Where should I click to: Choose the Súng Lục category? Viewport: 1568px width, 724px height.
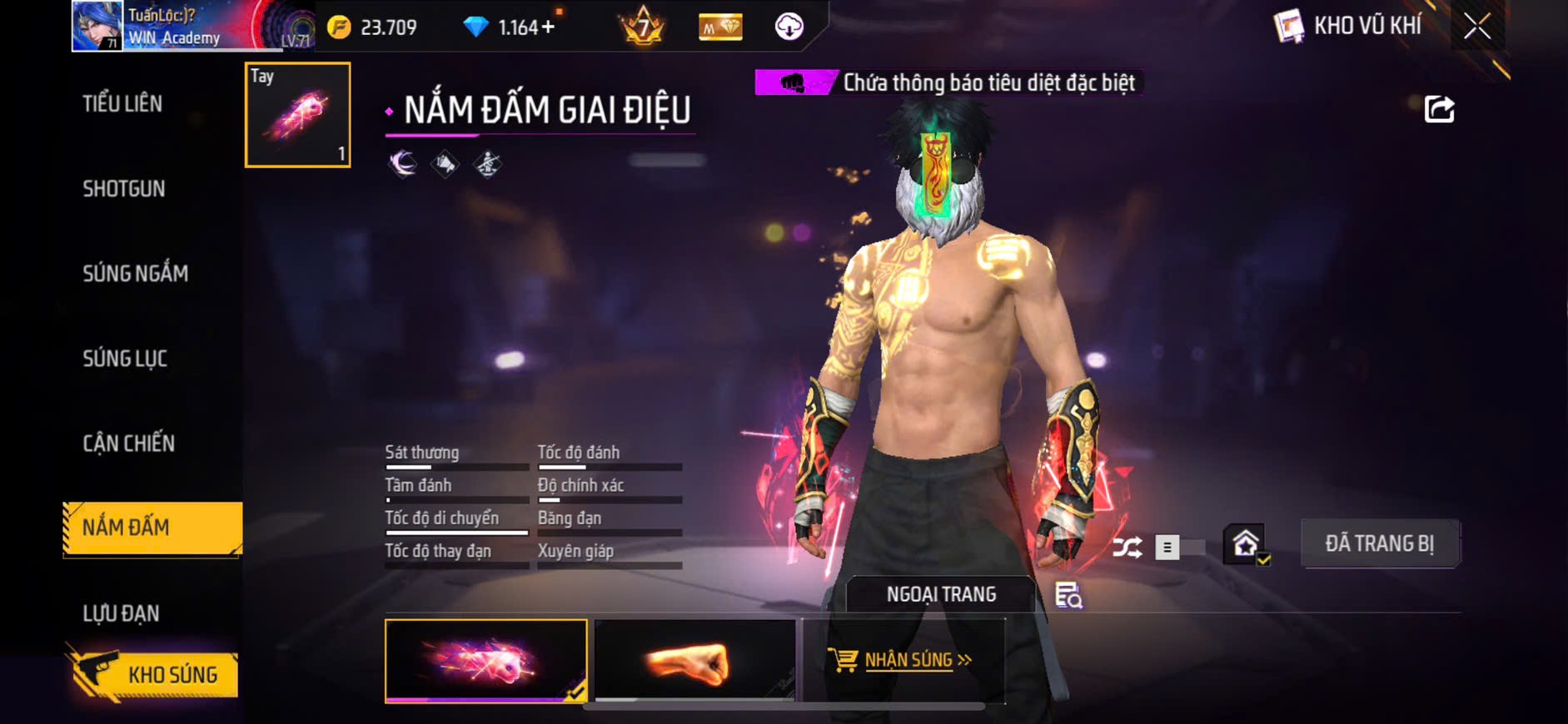tap(125, 359)
